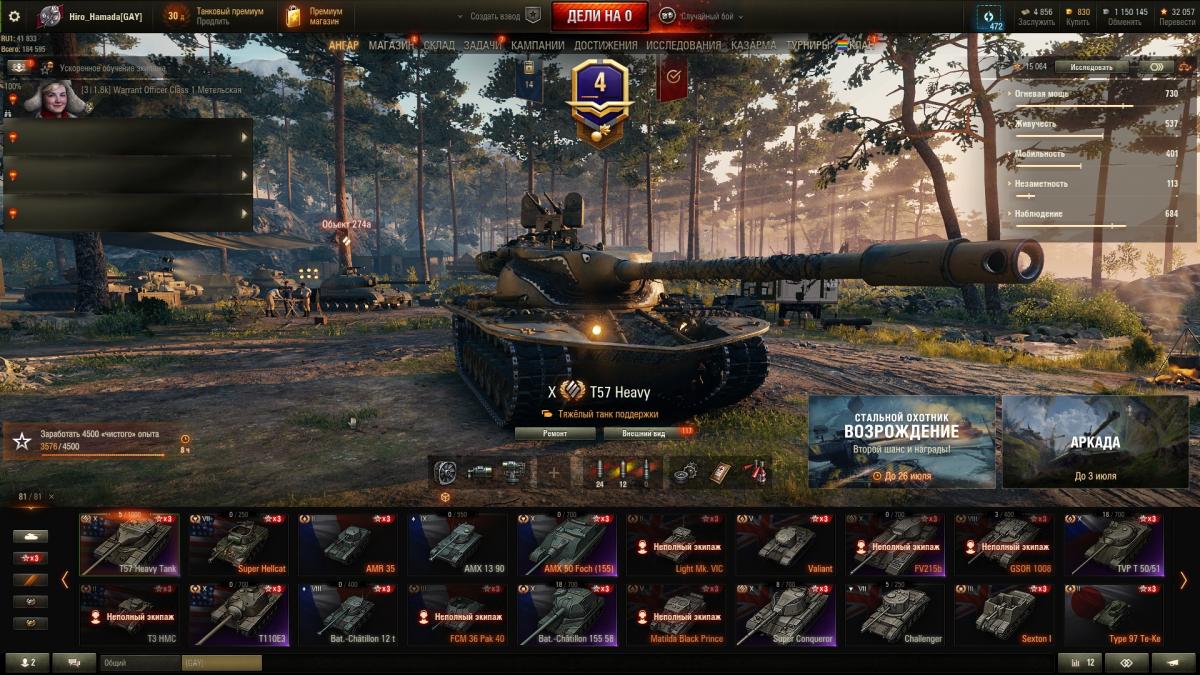Switch to the МАГАЗИН tab

pos(391,45)
